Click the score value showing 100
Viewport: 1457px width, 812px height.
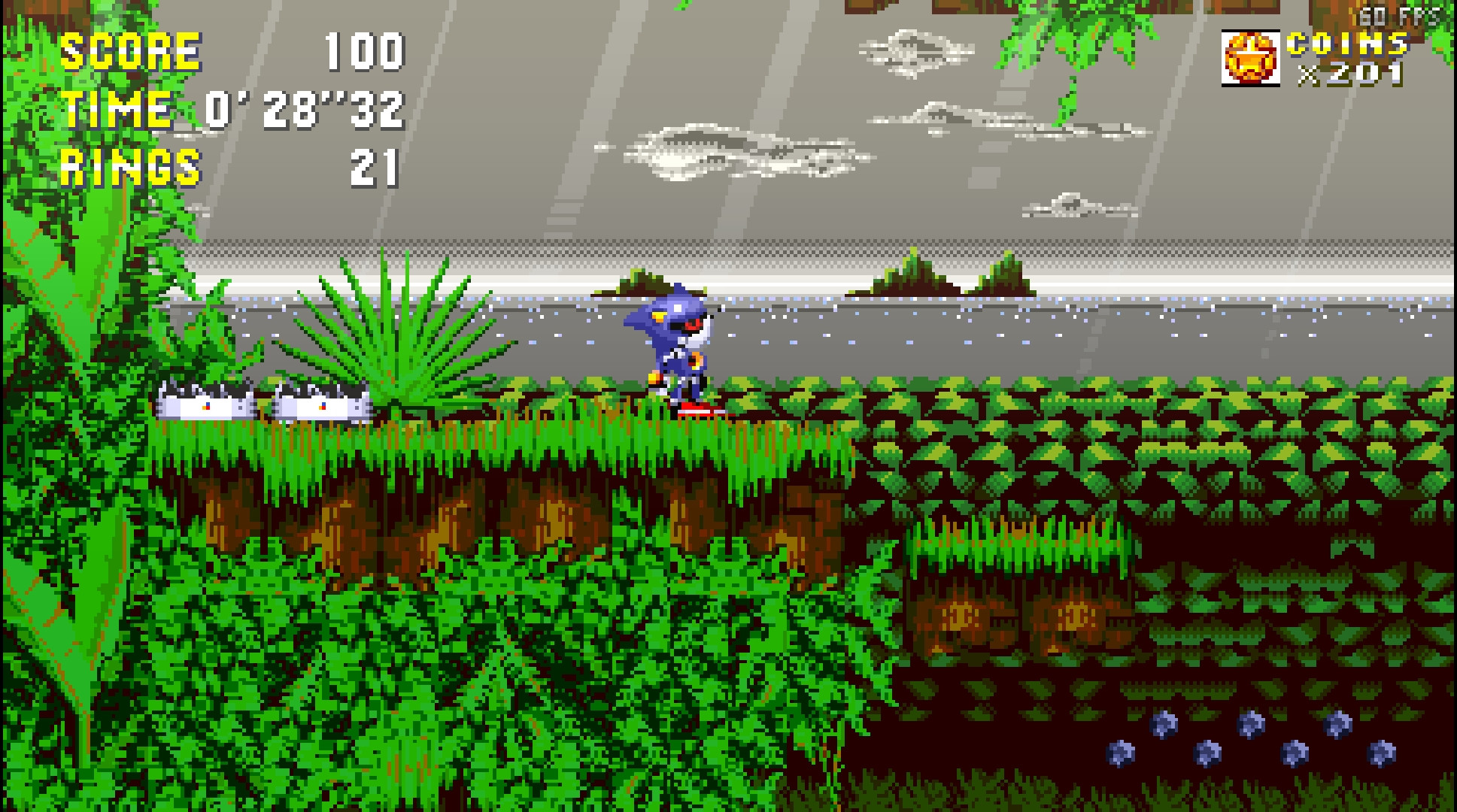tap(366, 53)
